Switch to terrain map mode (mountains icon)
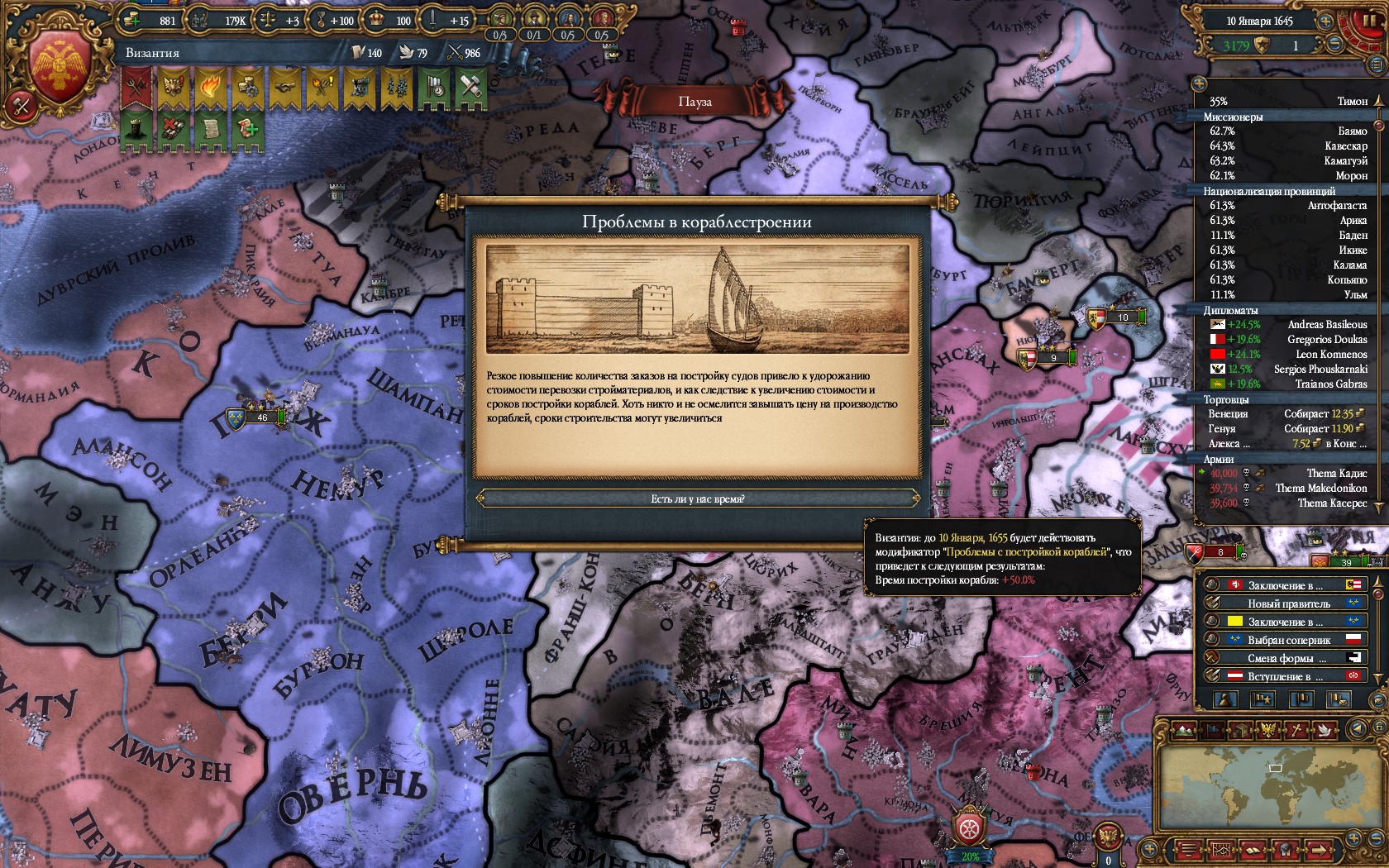 [1183, 730]
